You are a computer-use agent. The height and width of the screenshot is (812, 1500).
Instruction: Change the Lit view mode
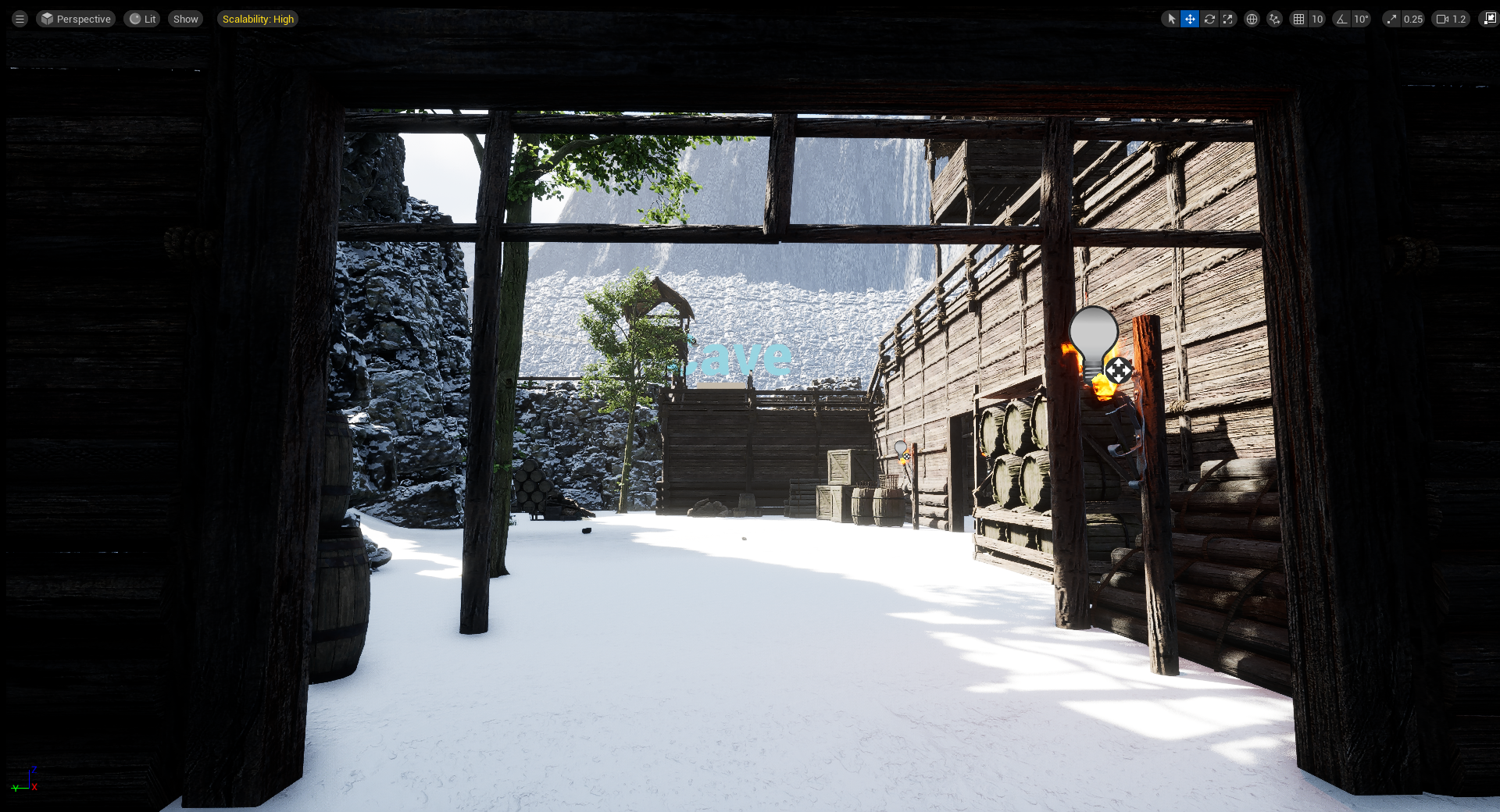click(x=142, y=19)
